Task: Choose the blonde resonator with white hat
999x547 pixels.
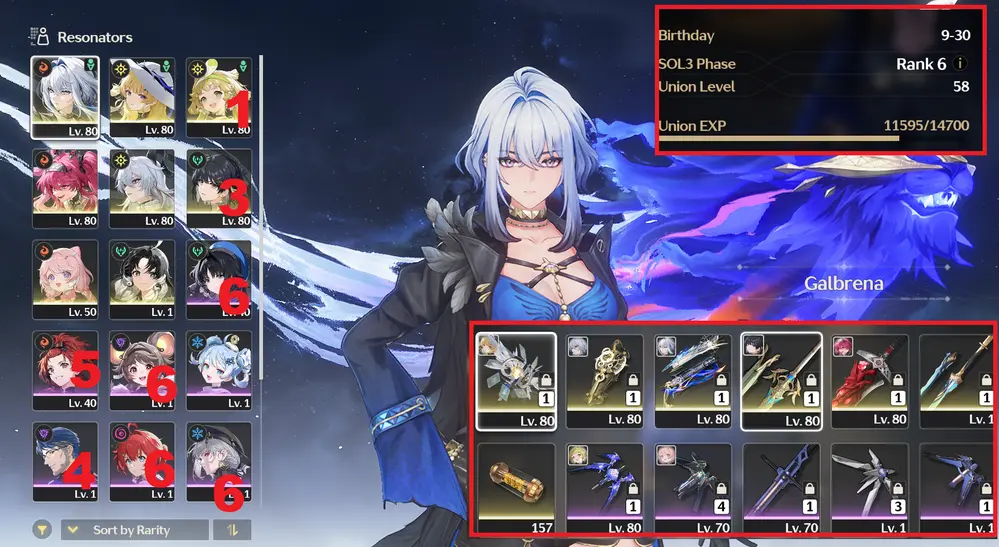Action: (142, 96)
